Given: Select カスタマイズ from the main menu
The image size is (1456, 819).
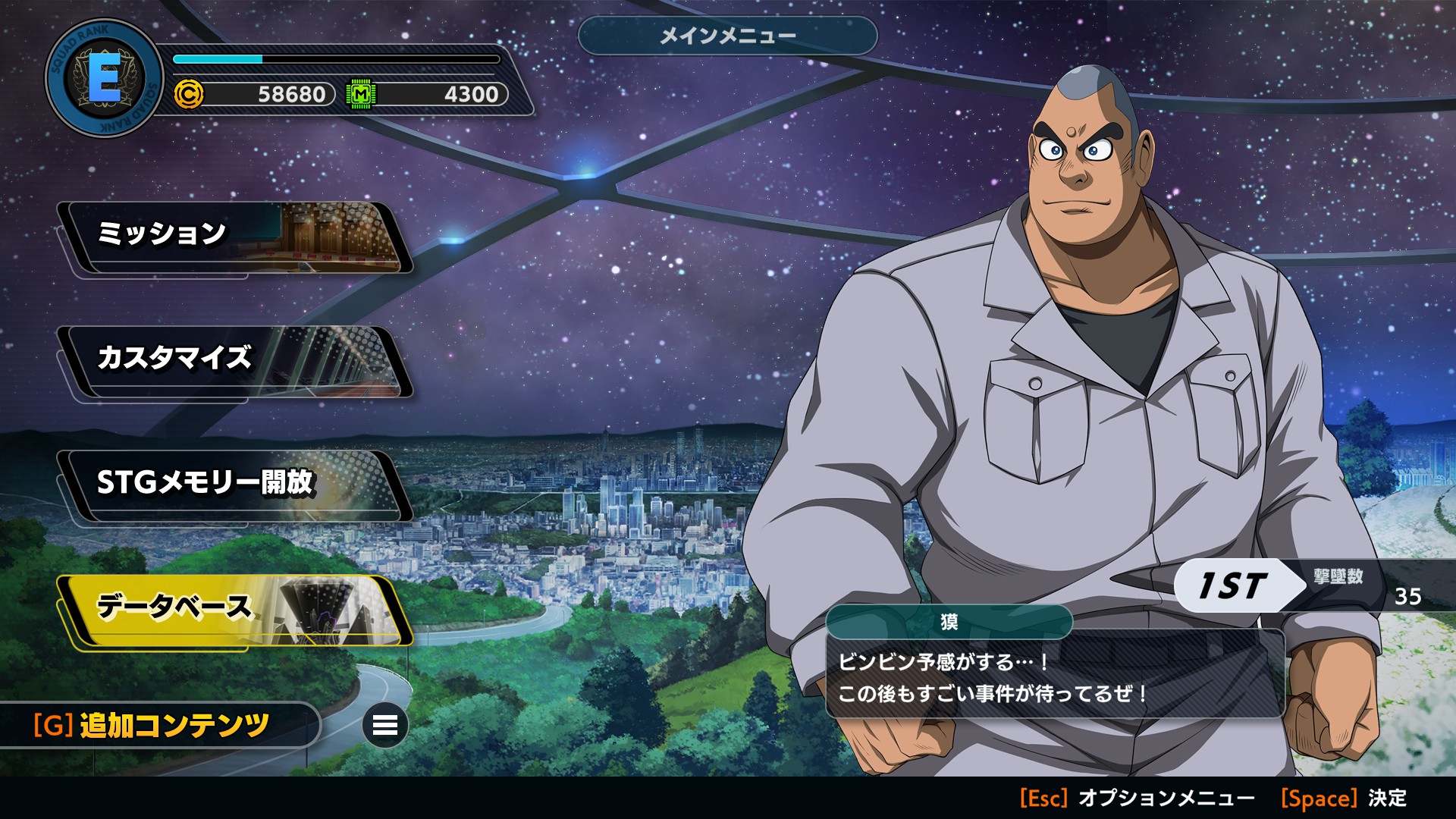Looking at the screenshot, I should coord(235,361).
